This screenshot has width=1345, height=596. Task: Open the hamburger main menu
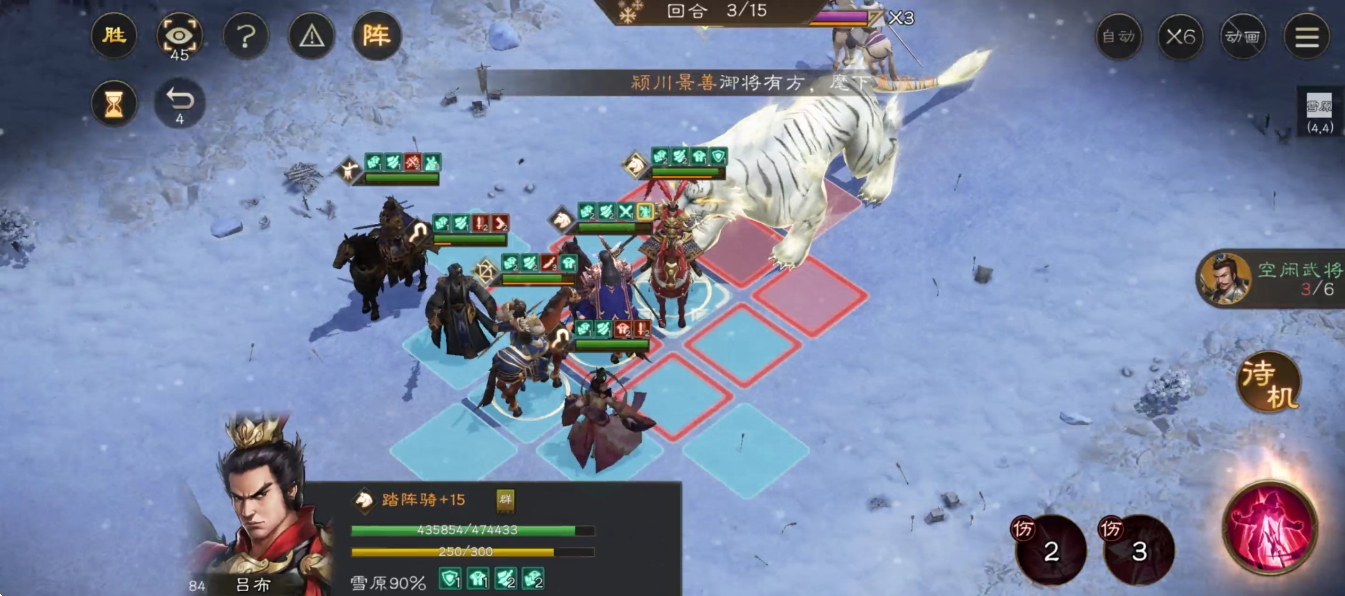(x=1307, y=37)
